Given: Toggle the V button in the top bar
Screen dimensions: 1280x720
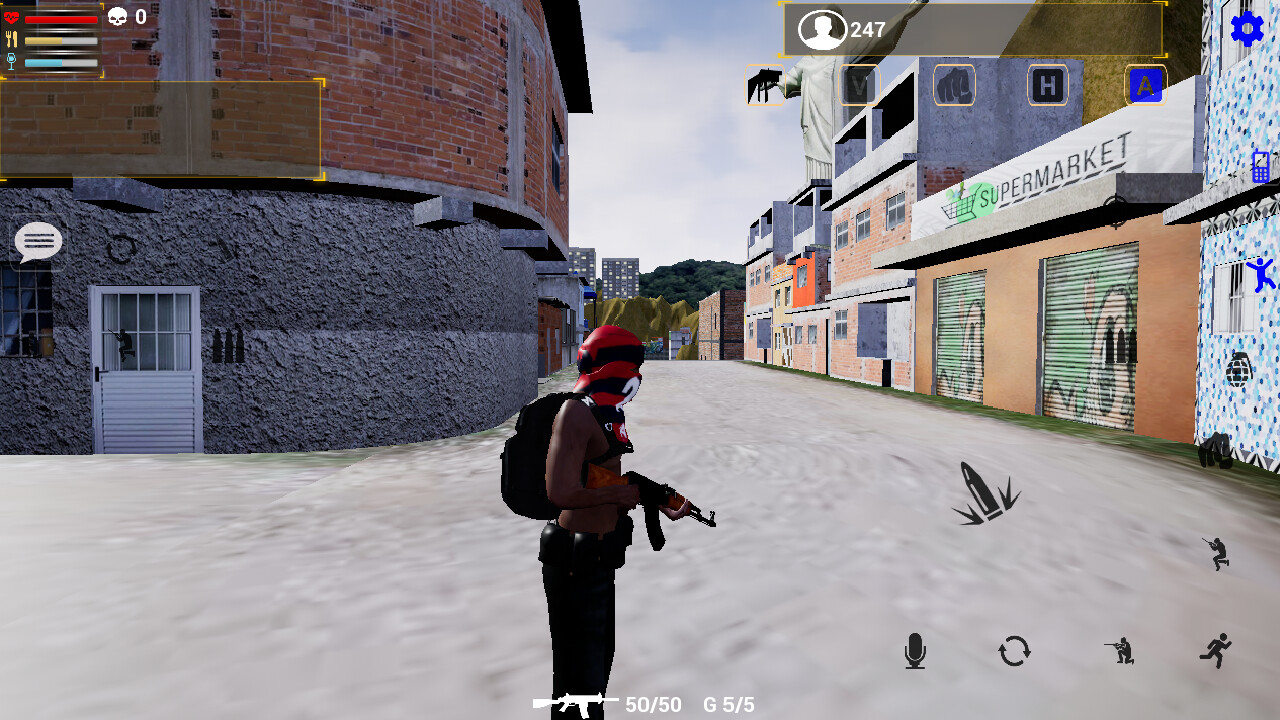Looking at the screenshot, I should tap(858, 85).
